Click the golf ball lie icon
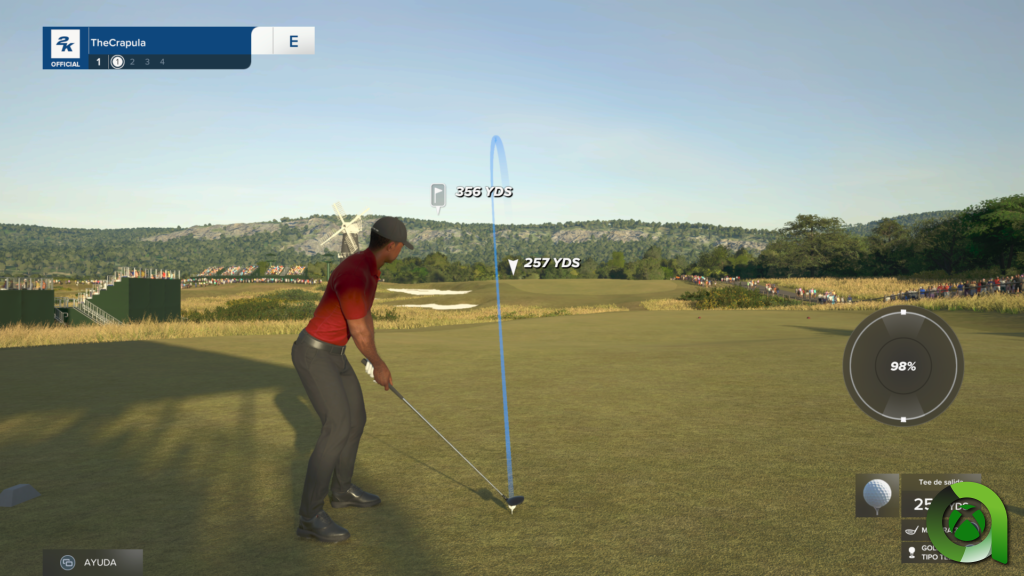1024x576 pixels. point(877,495)
